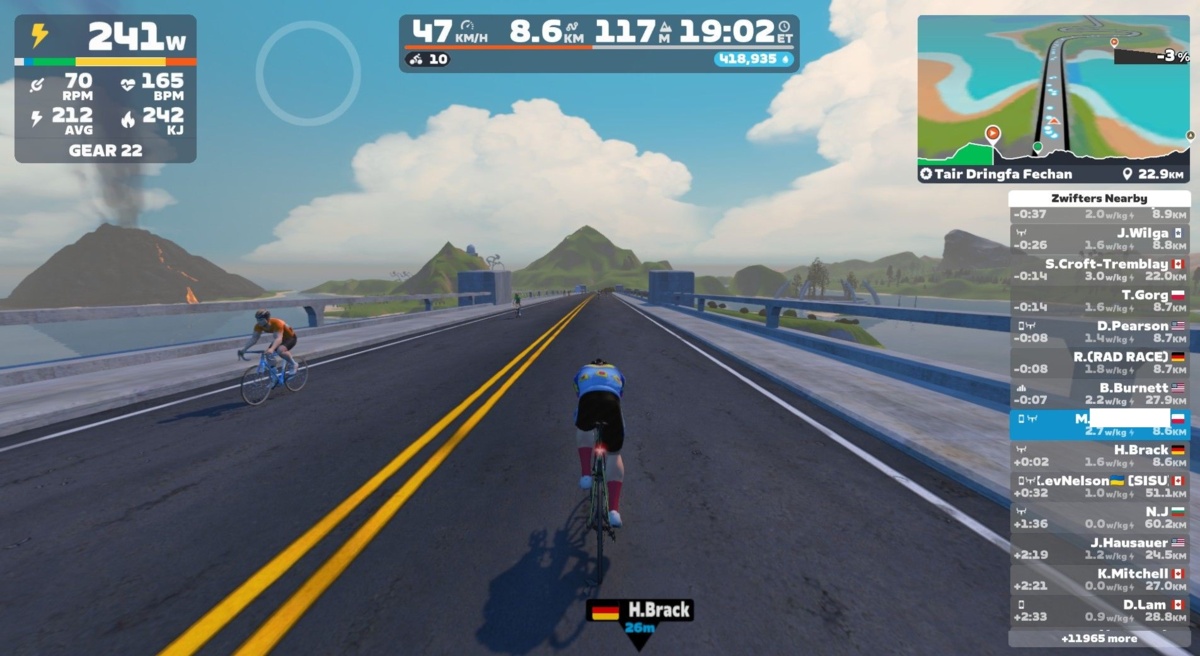Select J.Wilga in Zwifters Nearby
Screen dimensions: 1200x656
[1098, 239]
